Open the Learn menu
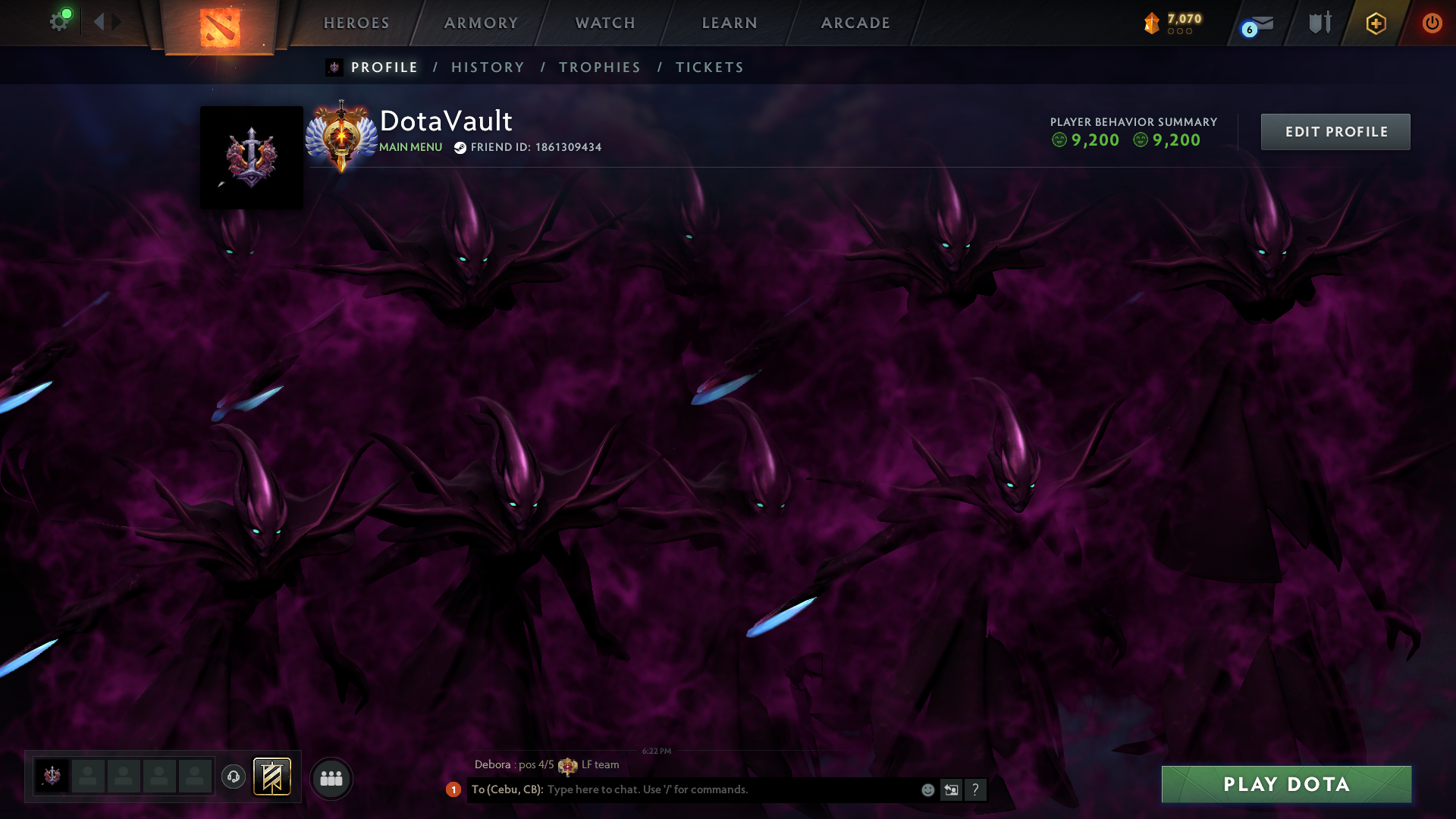Image resolution: width=1456 pixels, height=819 pixels. [730, 23]
